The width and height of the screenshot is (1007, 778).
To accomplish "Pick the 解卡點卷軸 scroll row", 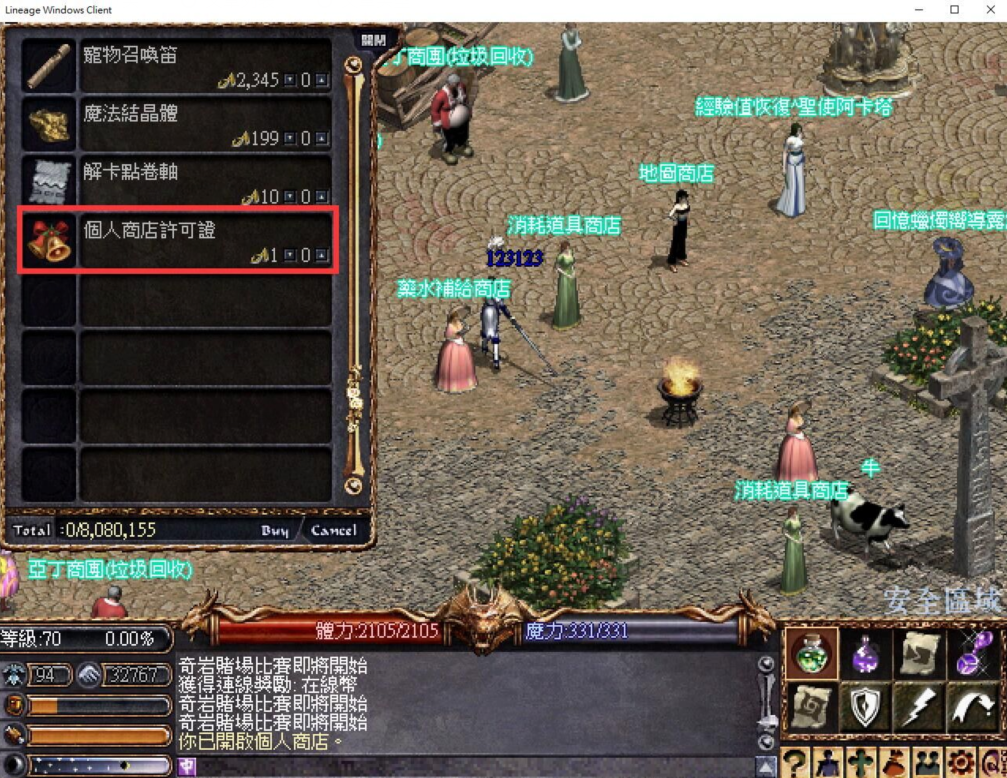I will pos(178,182).
